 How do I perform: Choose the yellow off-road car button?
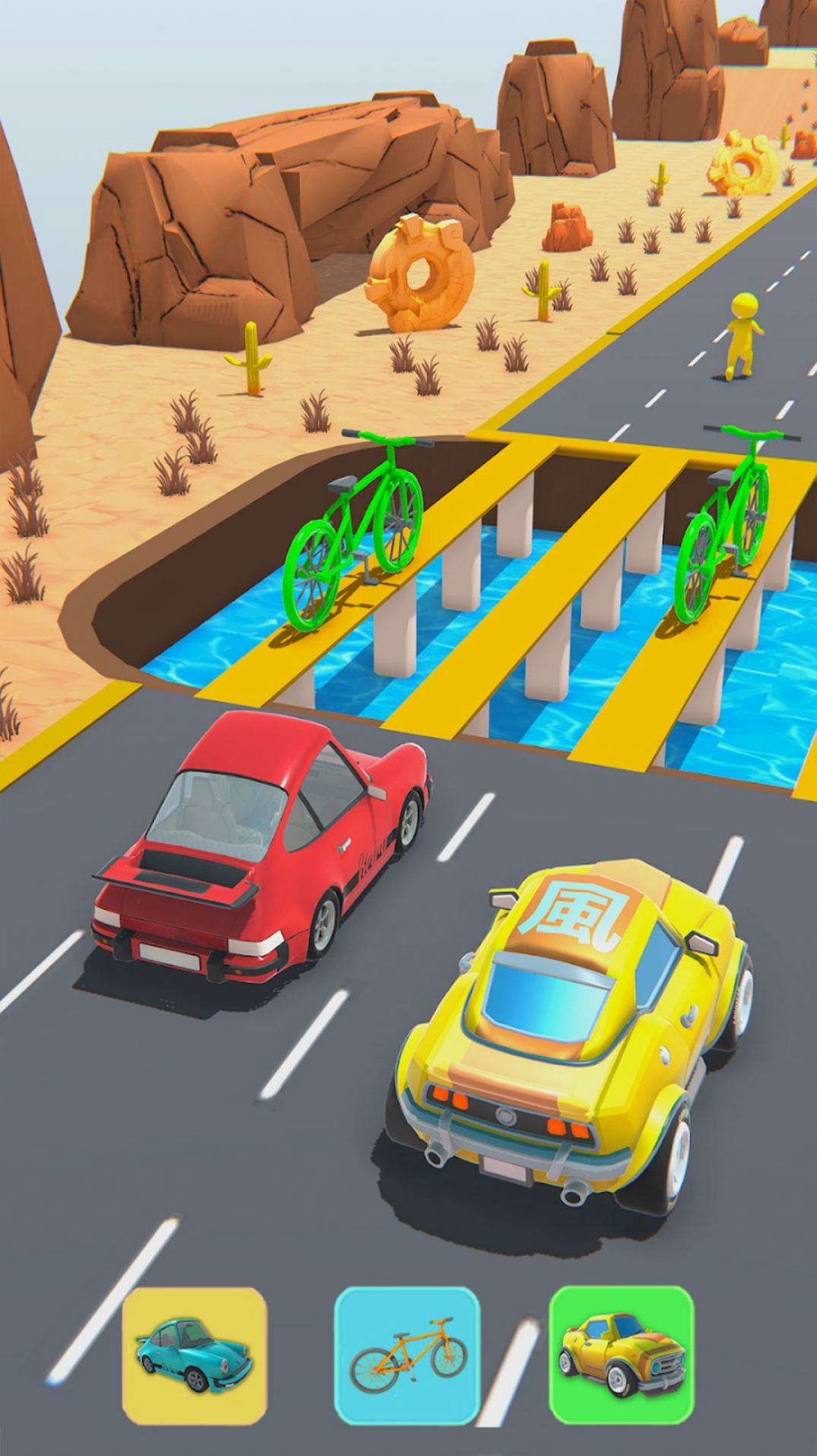point(621,1355)
